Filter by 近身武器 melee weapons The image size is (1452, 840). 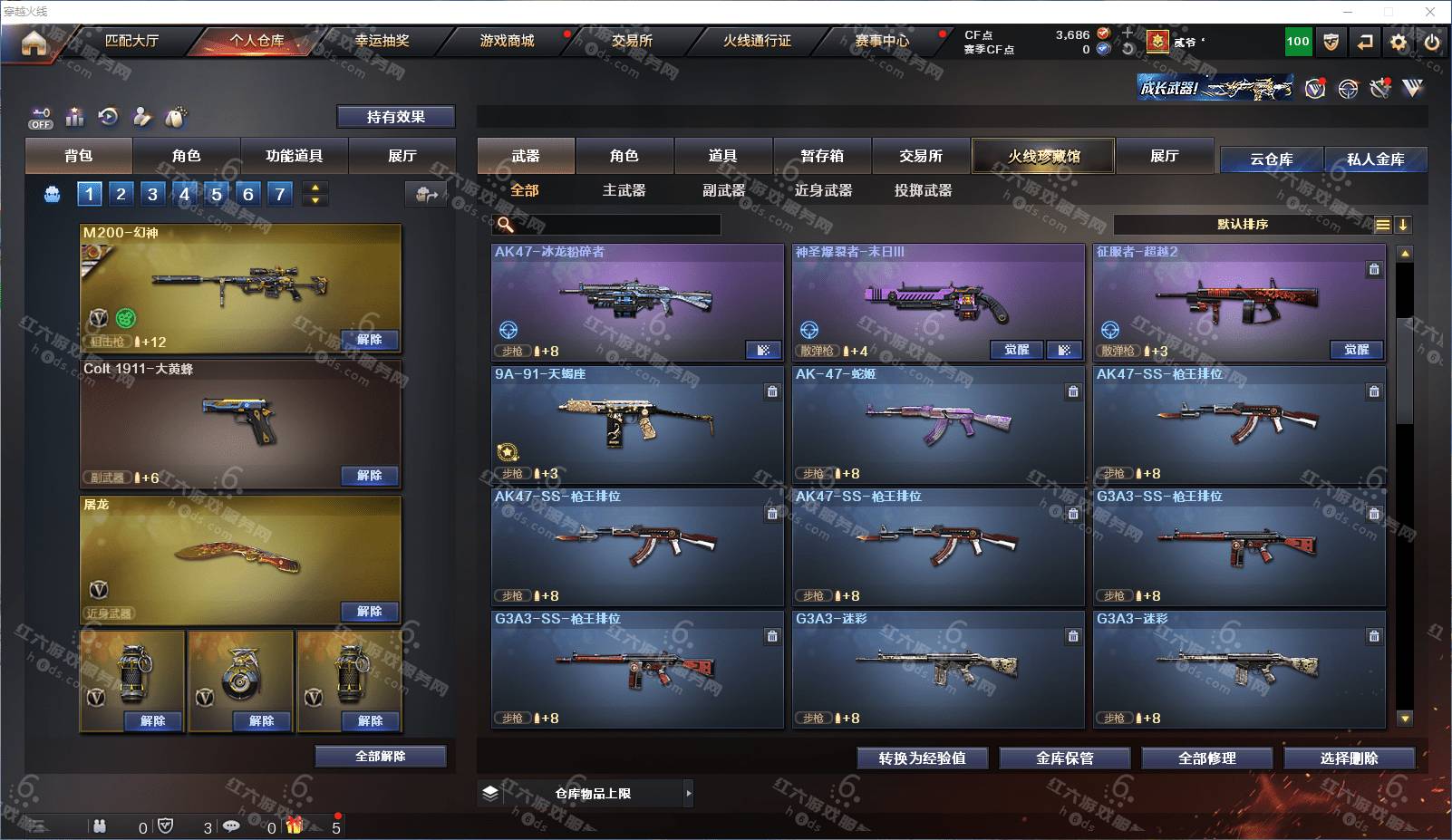823,190
